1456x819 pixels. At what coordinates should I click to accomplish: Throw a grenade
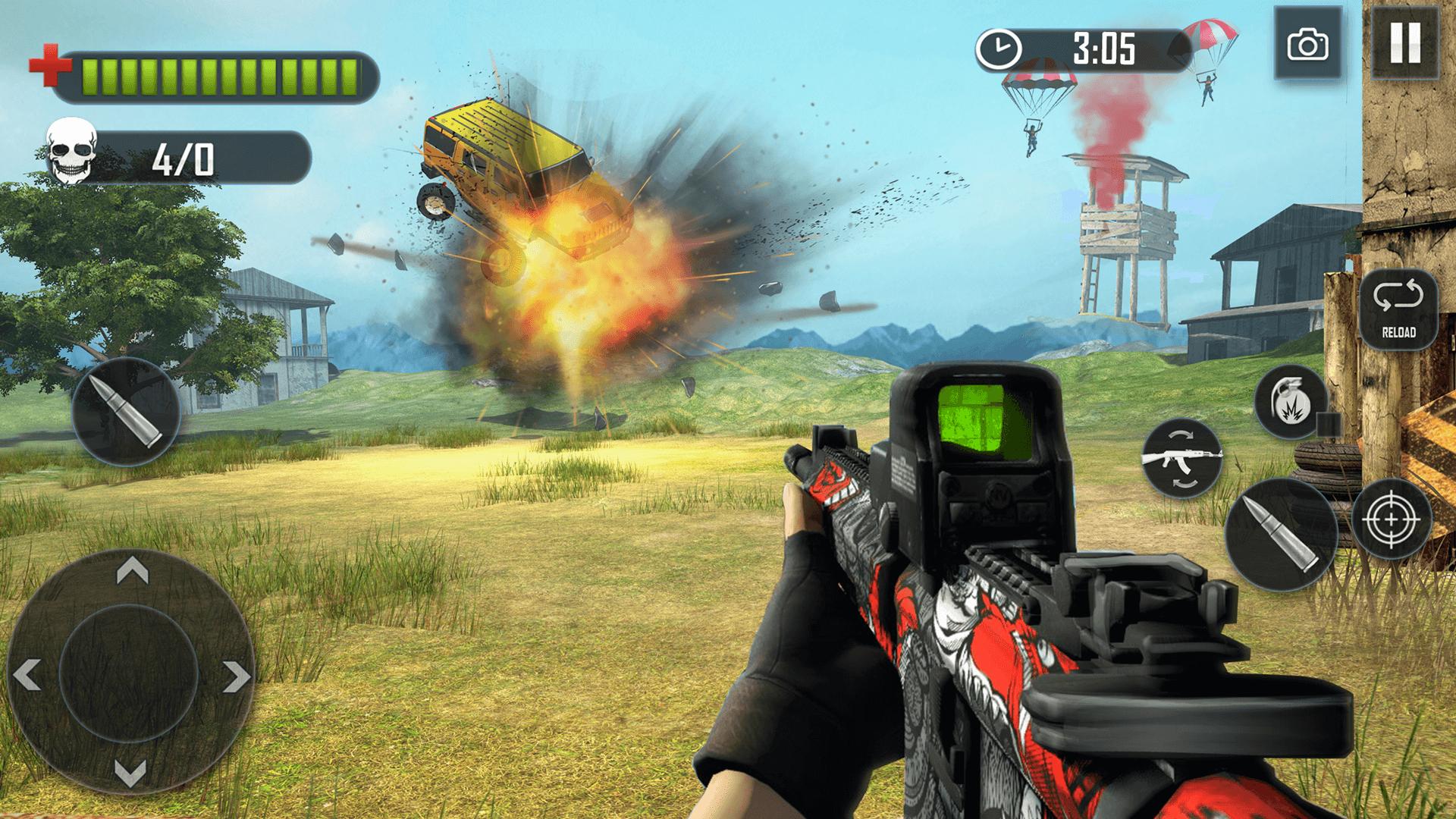[1291, 402]
